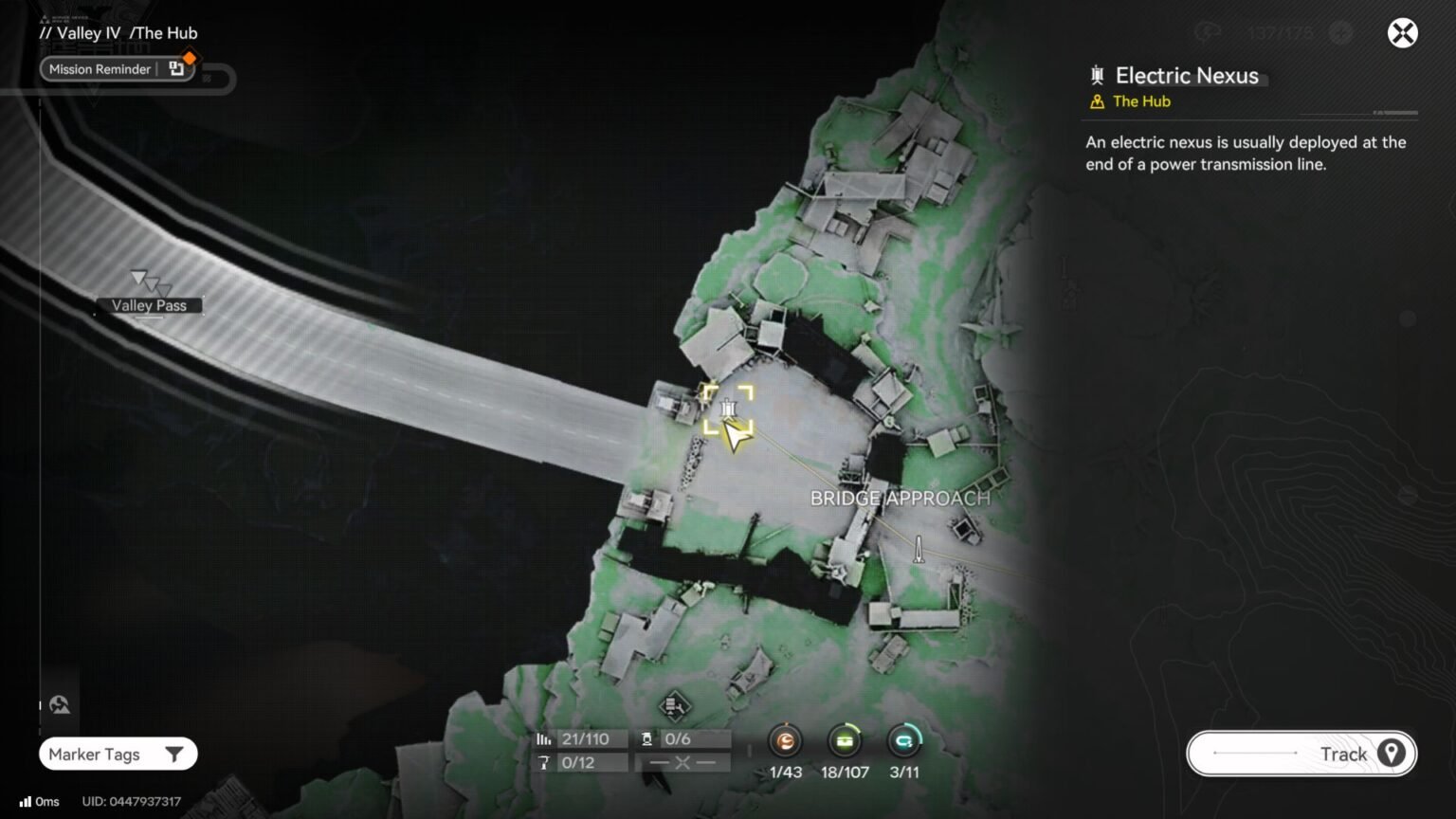
Task: Click the duplicate icon inside Mission Reminder pill
Action: (176, 68)
